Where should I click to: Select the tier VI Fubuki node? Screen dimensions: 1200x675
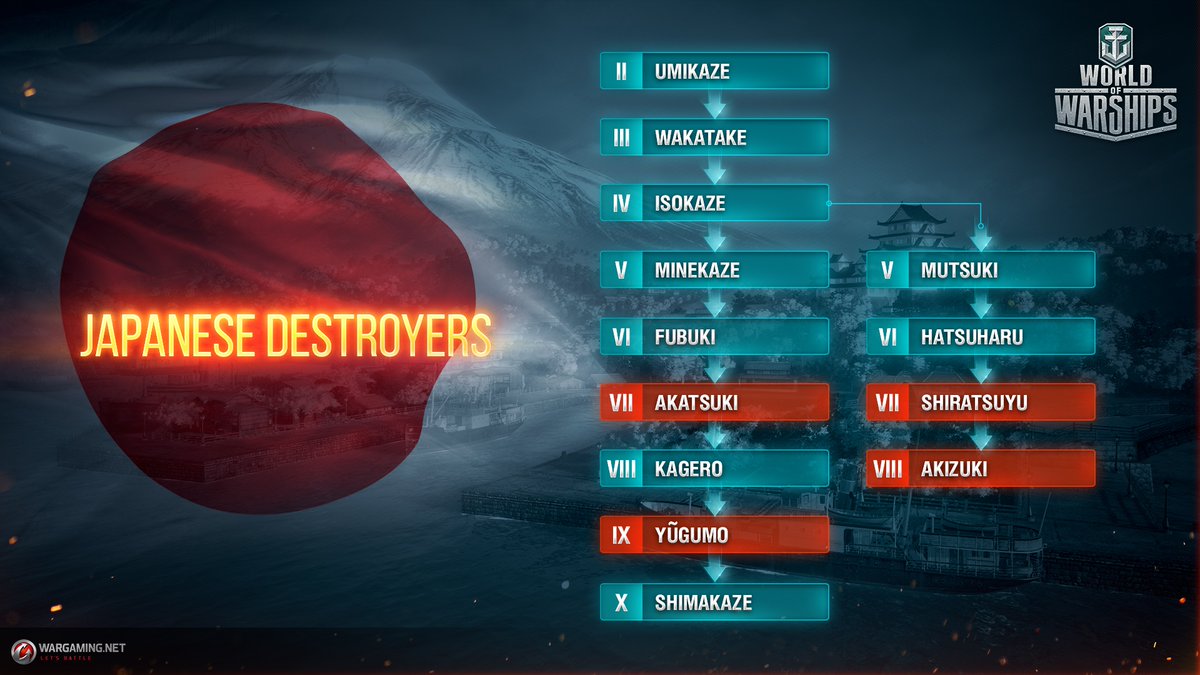click(714, 336)
